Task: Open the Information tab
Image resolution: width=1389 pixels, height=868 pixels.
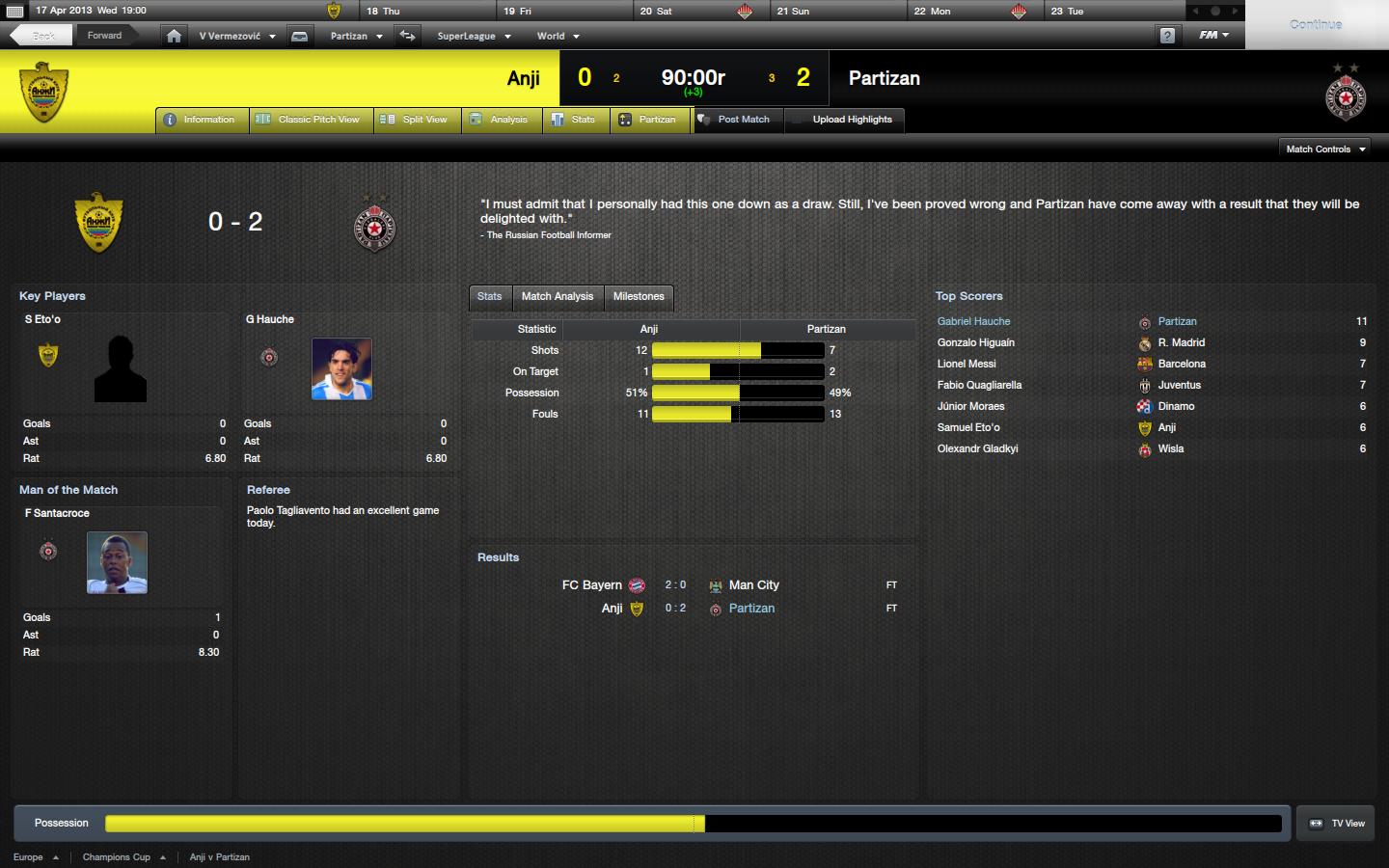Action: [x=200, y=120]
